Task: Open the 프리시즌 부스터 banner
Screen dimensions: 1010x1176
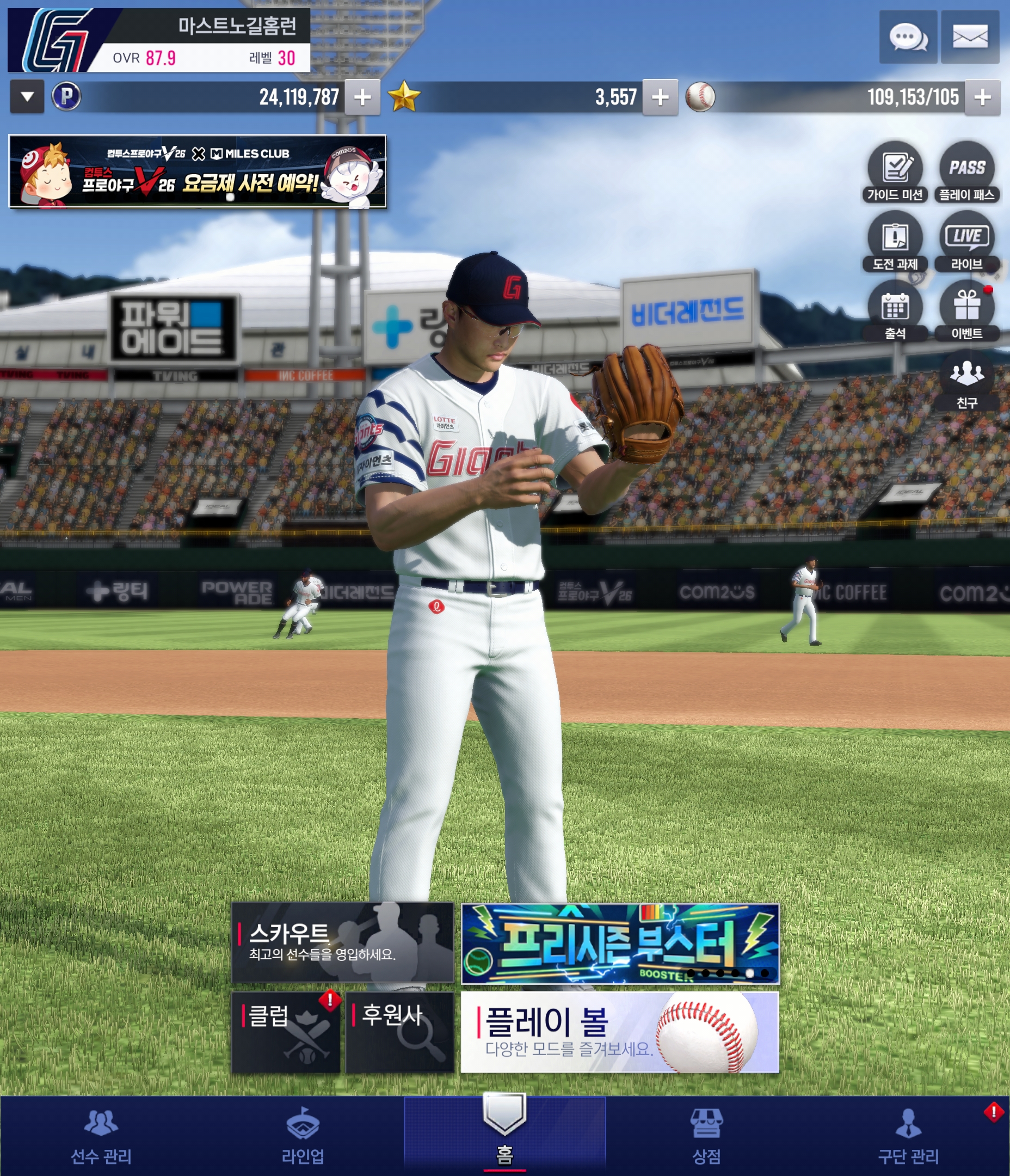Action: (x=620, y=944)
